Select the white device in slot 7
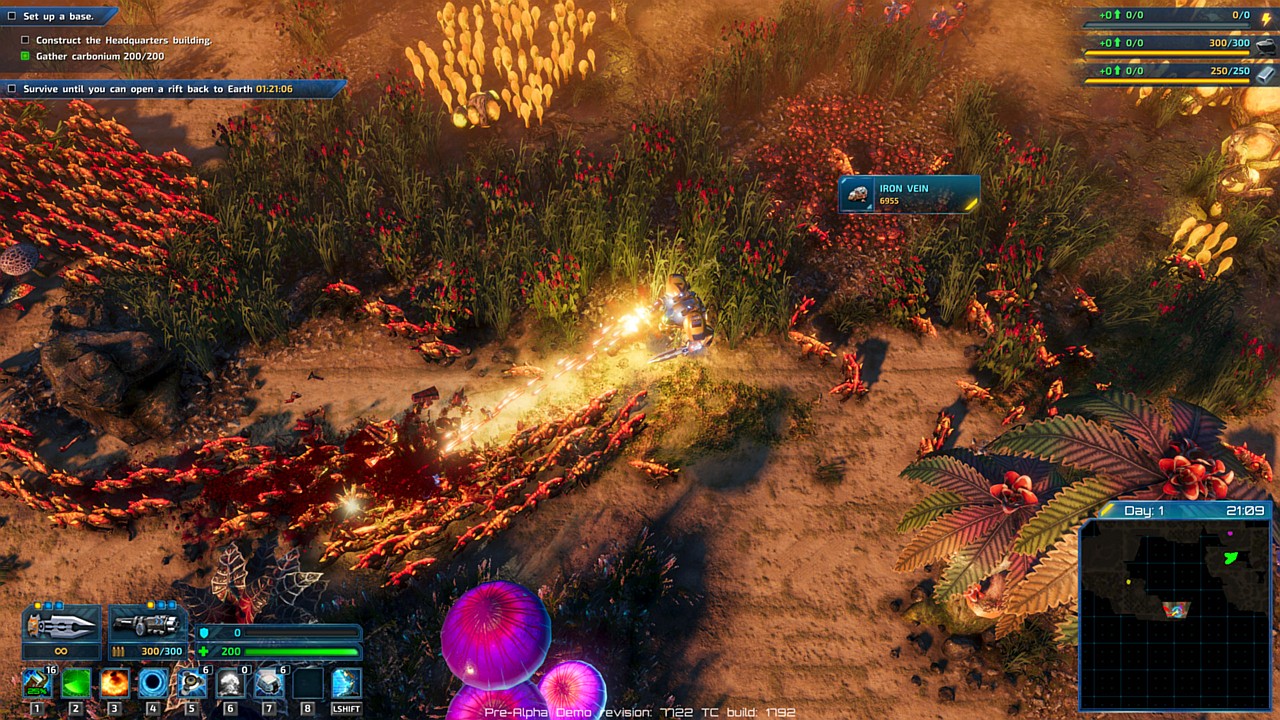The width and height of the screenshot is (1280, 720). point(269,683)
